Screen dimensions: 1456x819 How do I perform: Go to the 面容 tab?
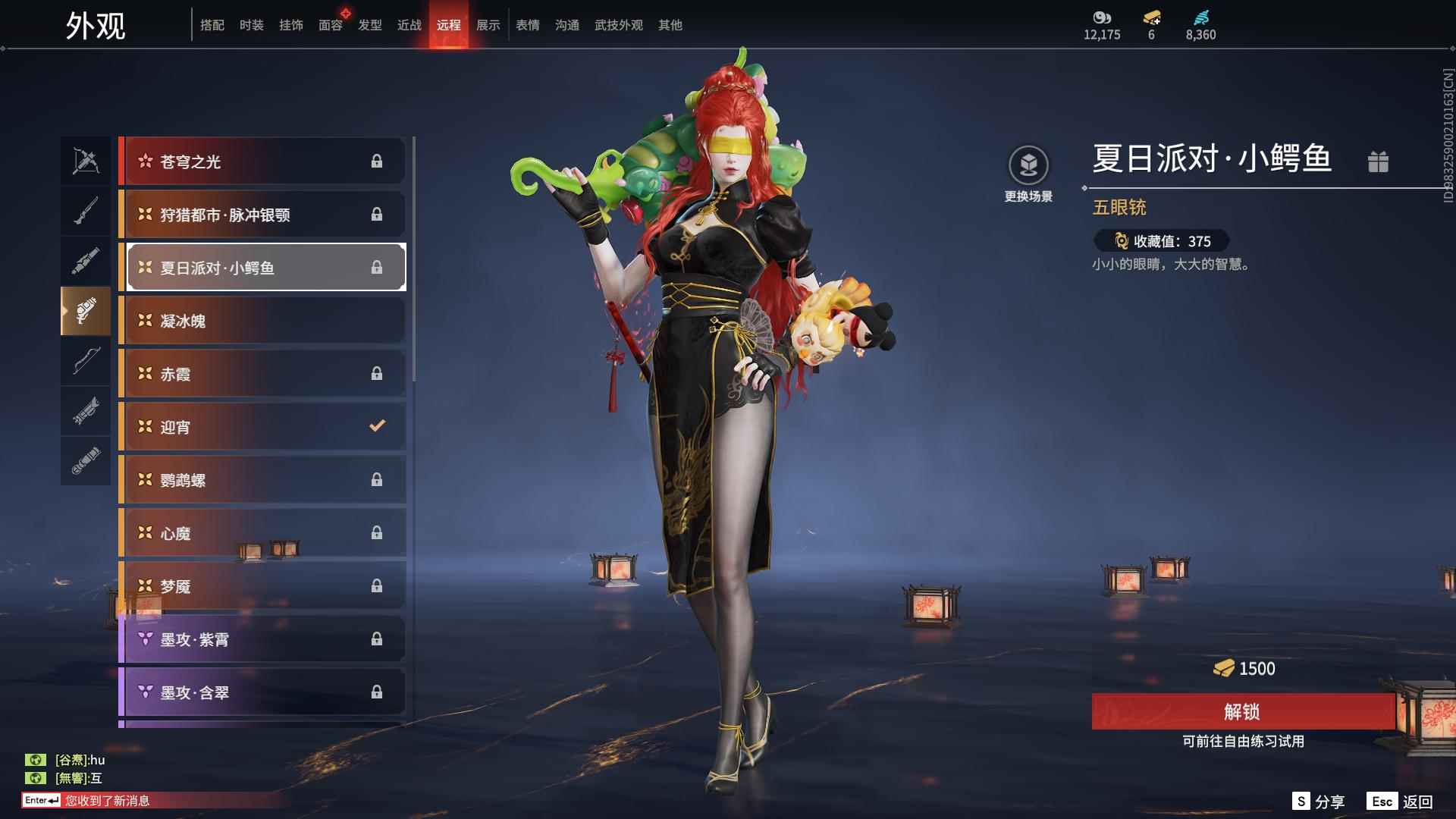point(331,25)
